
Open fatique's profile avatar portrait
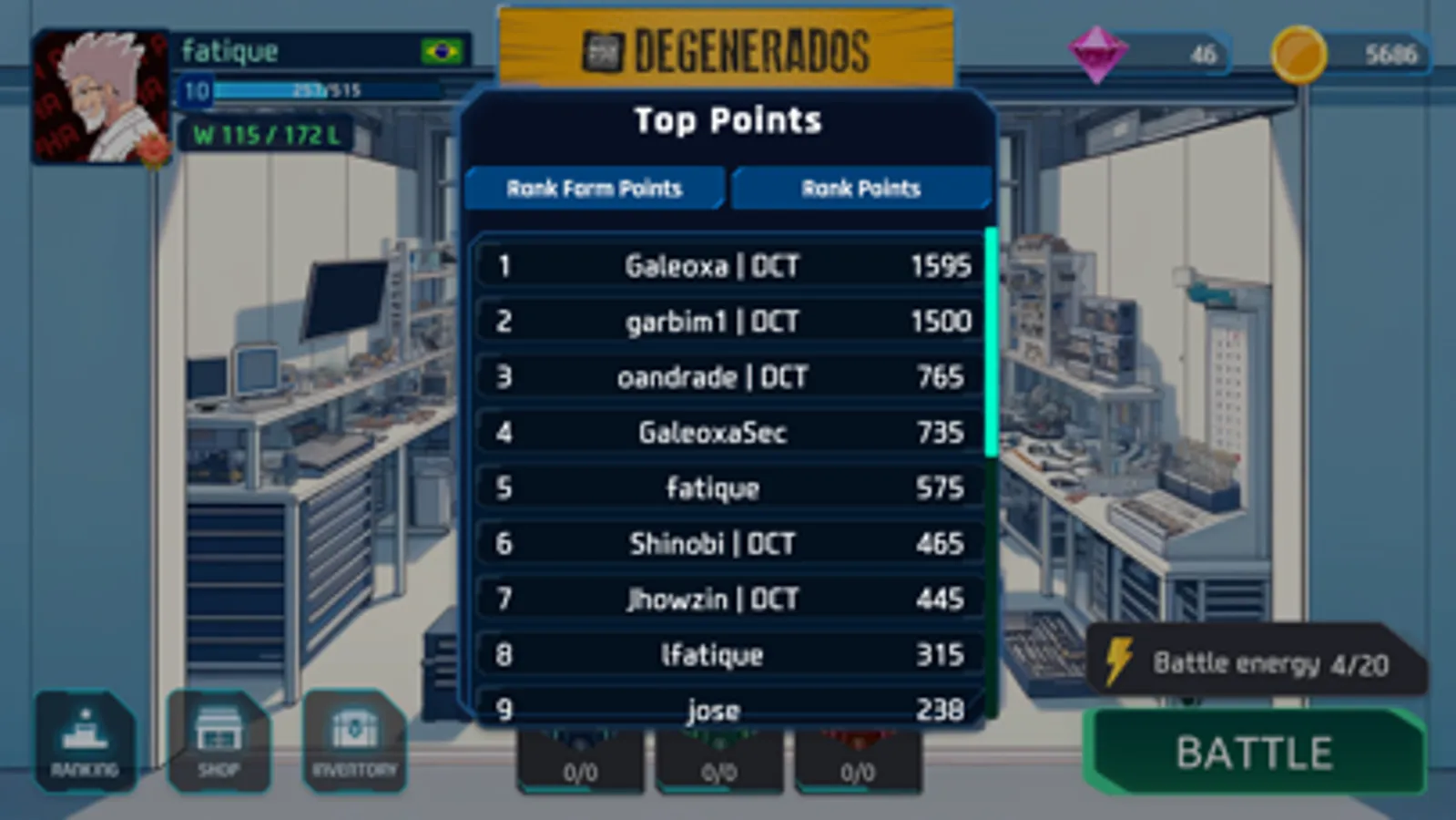[100, 96]
